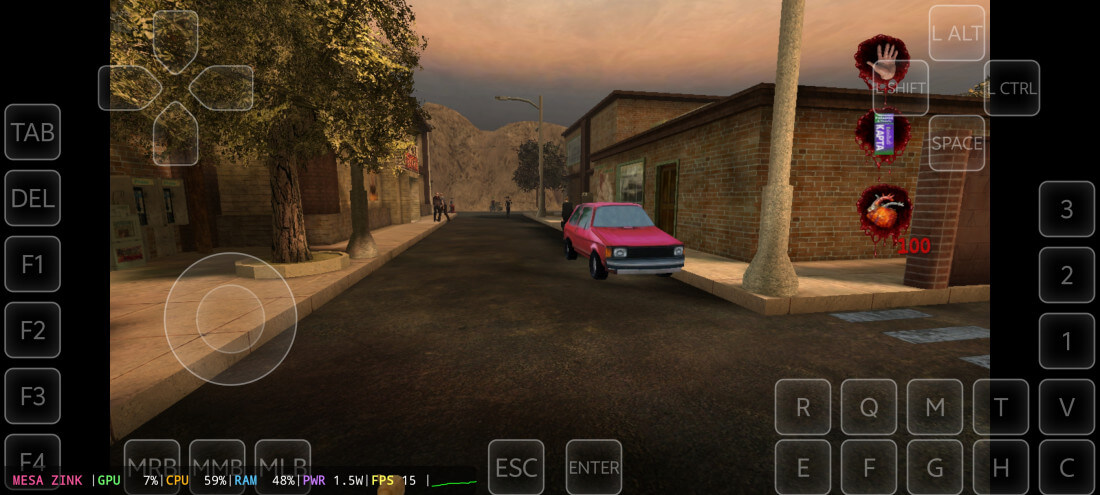Tap the L ALT touch button
Viewport: 1100px width, 495px height.
[957, 33]
